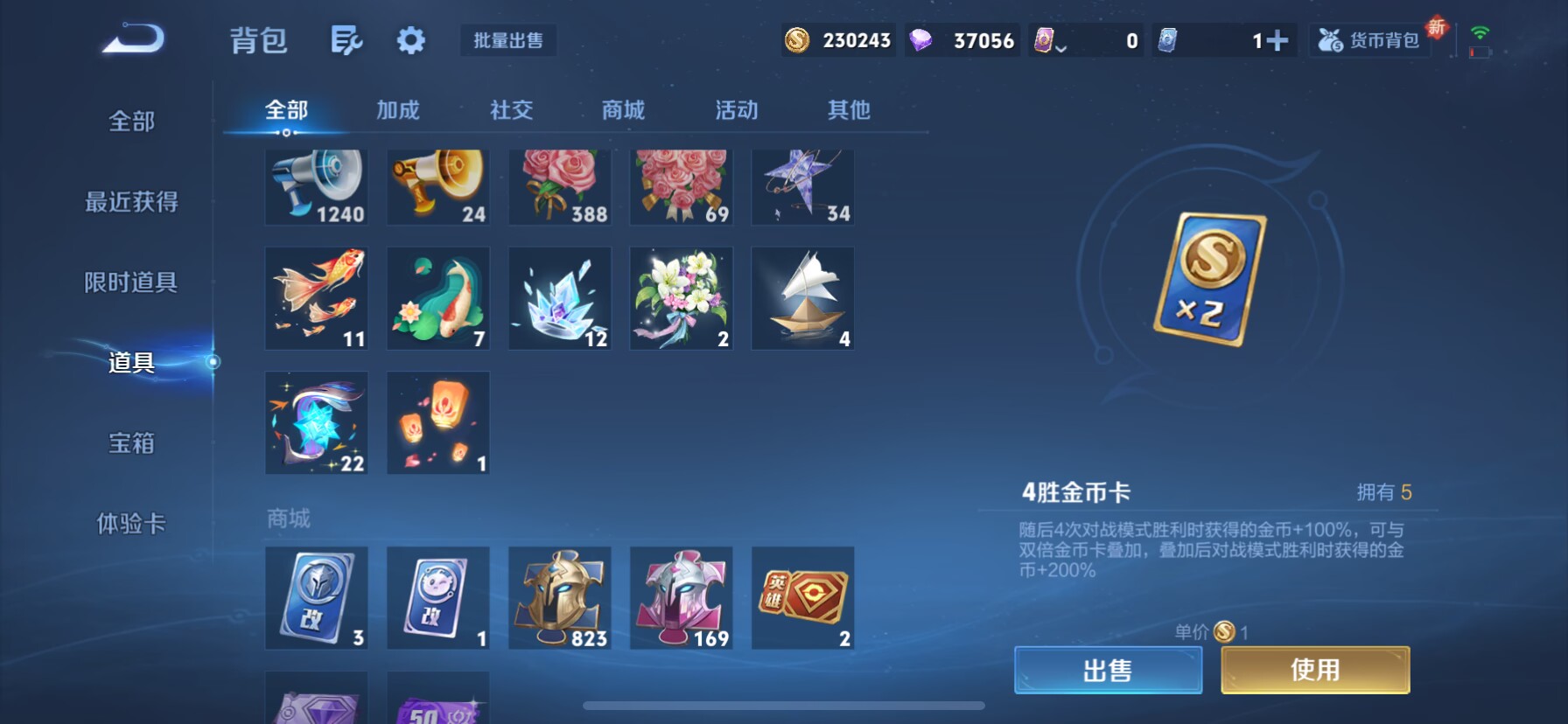This screenshot has width=1568, height=724.
Task: Tap the gold coin currency icon
Action: click(796, 39)
